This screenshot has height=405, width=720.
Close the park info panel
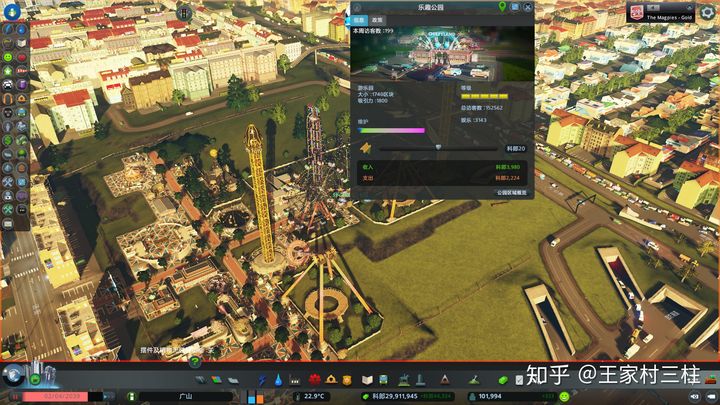[x=528, y=7]
